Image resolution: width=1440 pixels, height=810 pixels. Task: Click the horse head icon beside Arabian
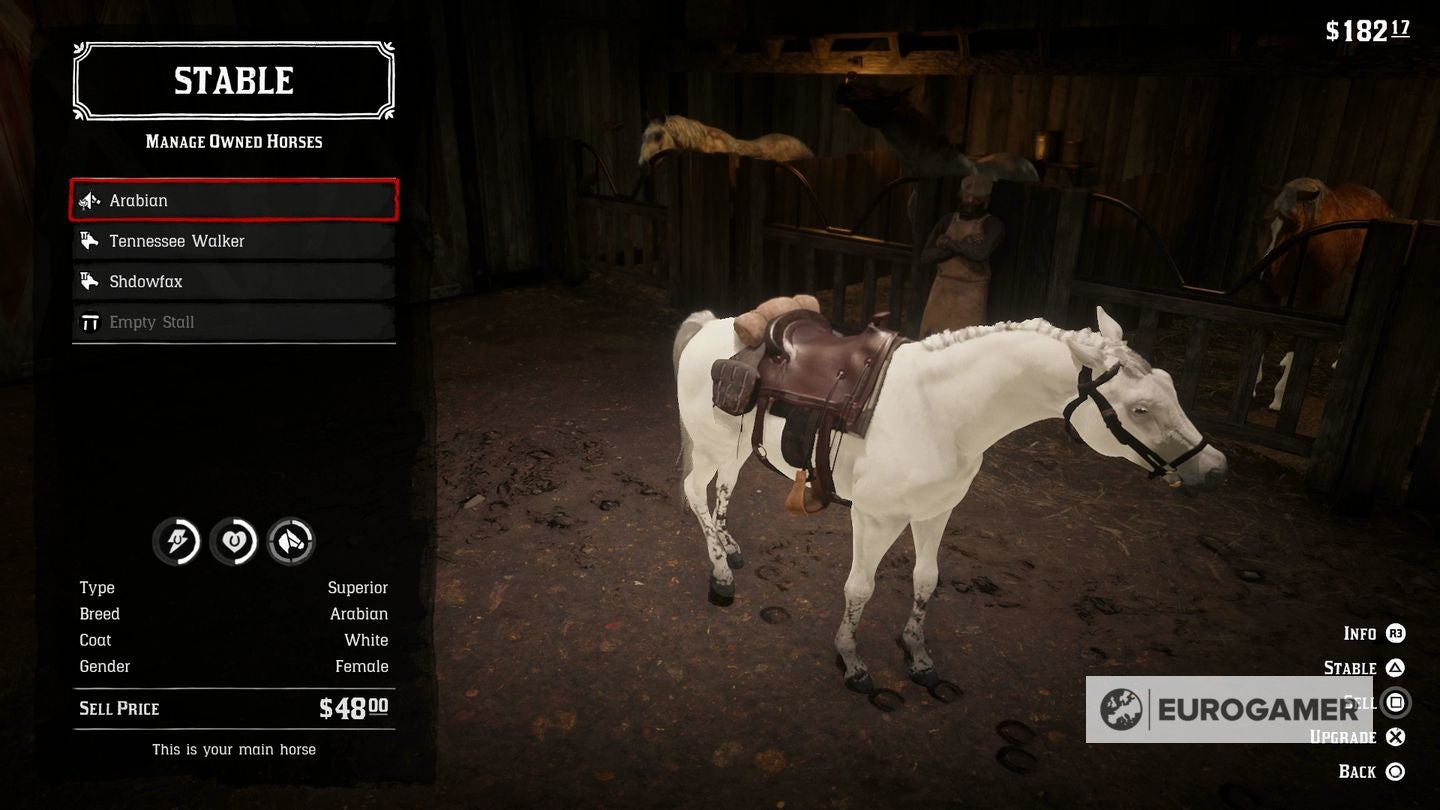(x=89, y=200)
